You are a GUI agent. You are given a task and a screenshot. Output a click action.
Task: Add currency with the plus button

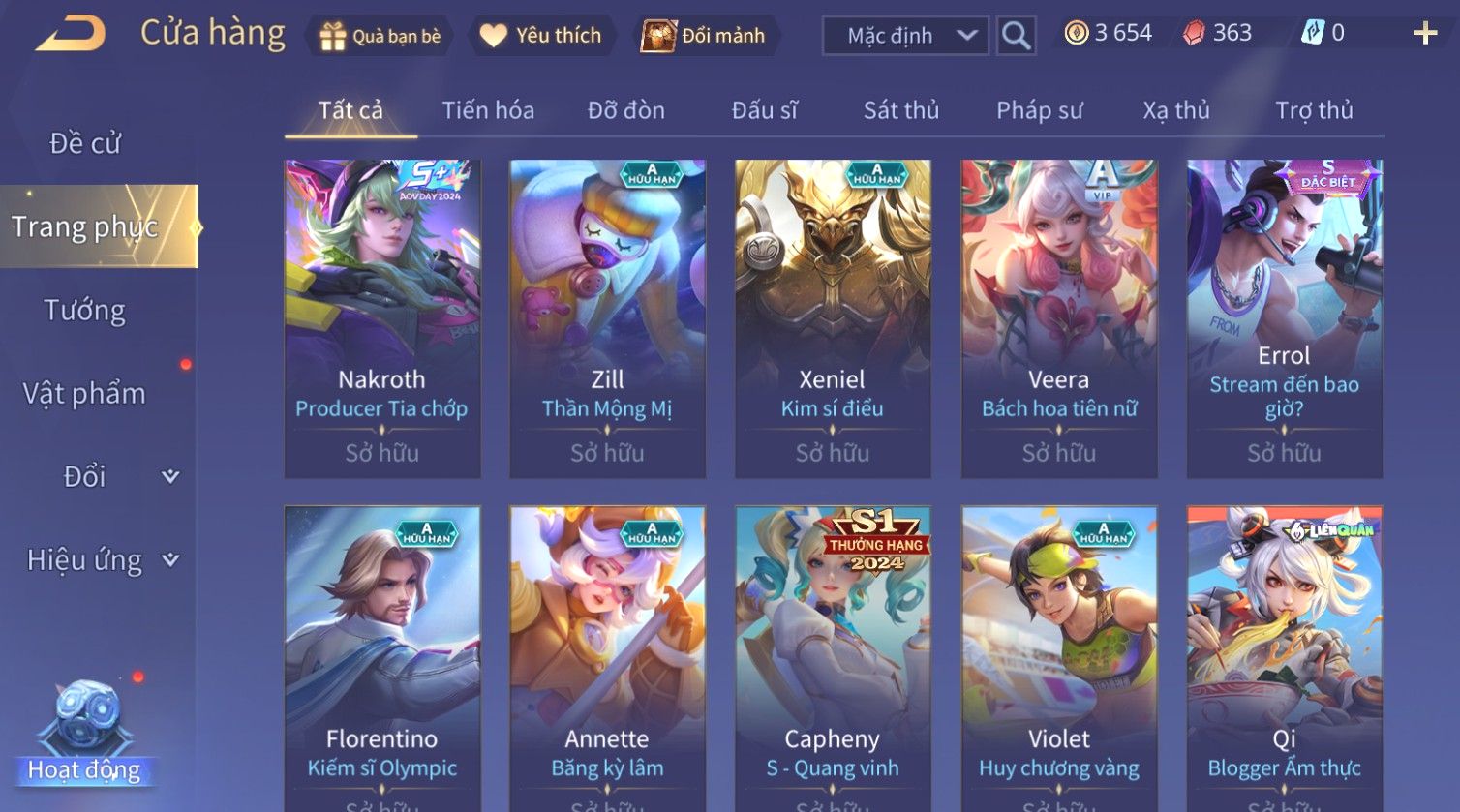tap(1424, 34)
